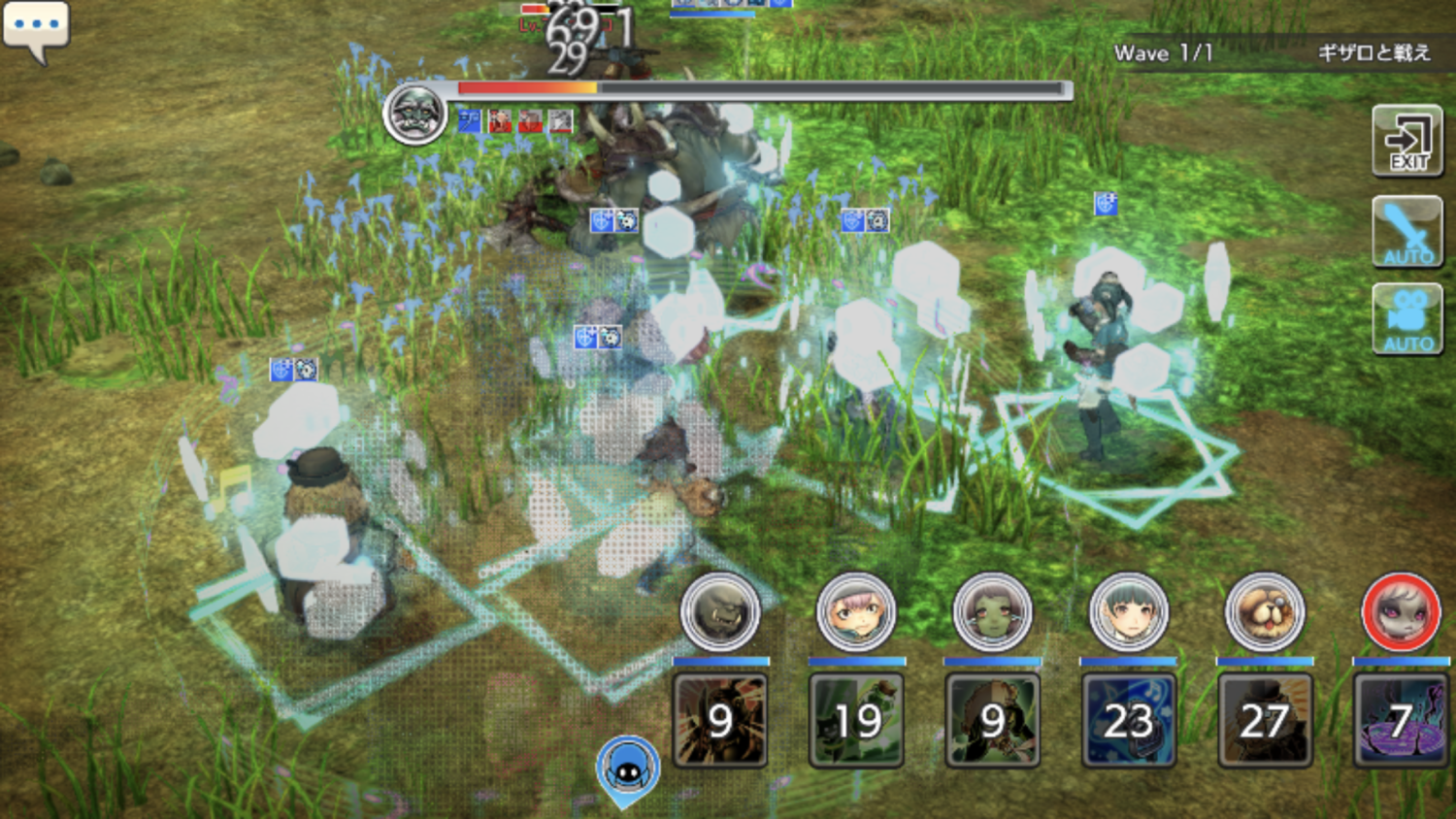Activate the skill with cooldown 19
The height and width of the screenshot is (819, 1456).
click(x=856, y=720)
